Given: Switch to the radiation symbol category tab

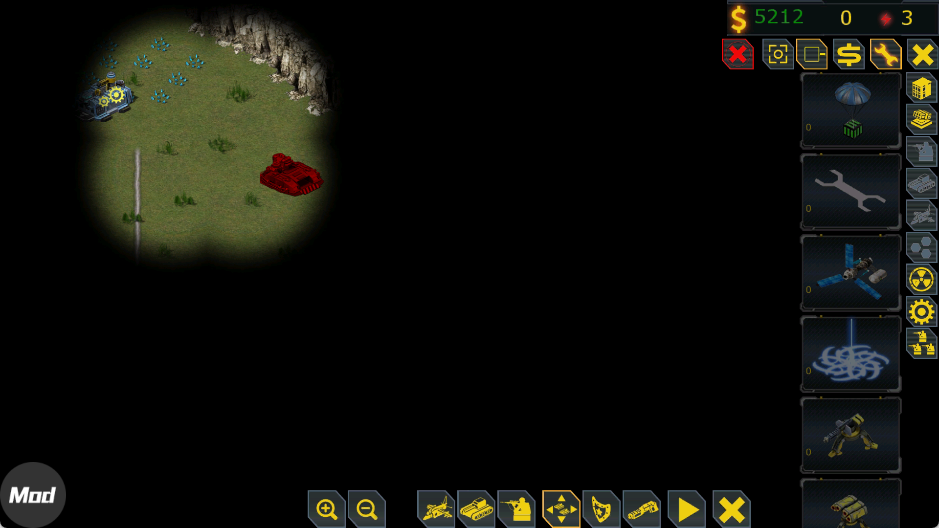Looking at the screenshot, I should [x=921, y=279].
